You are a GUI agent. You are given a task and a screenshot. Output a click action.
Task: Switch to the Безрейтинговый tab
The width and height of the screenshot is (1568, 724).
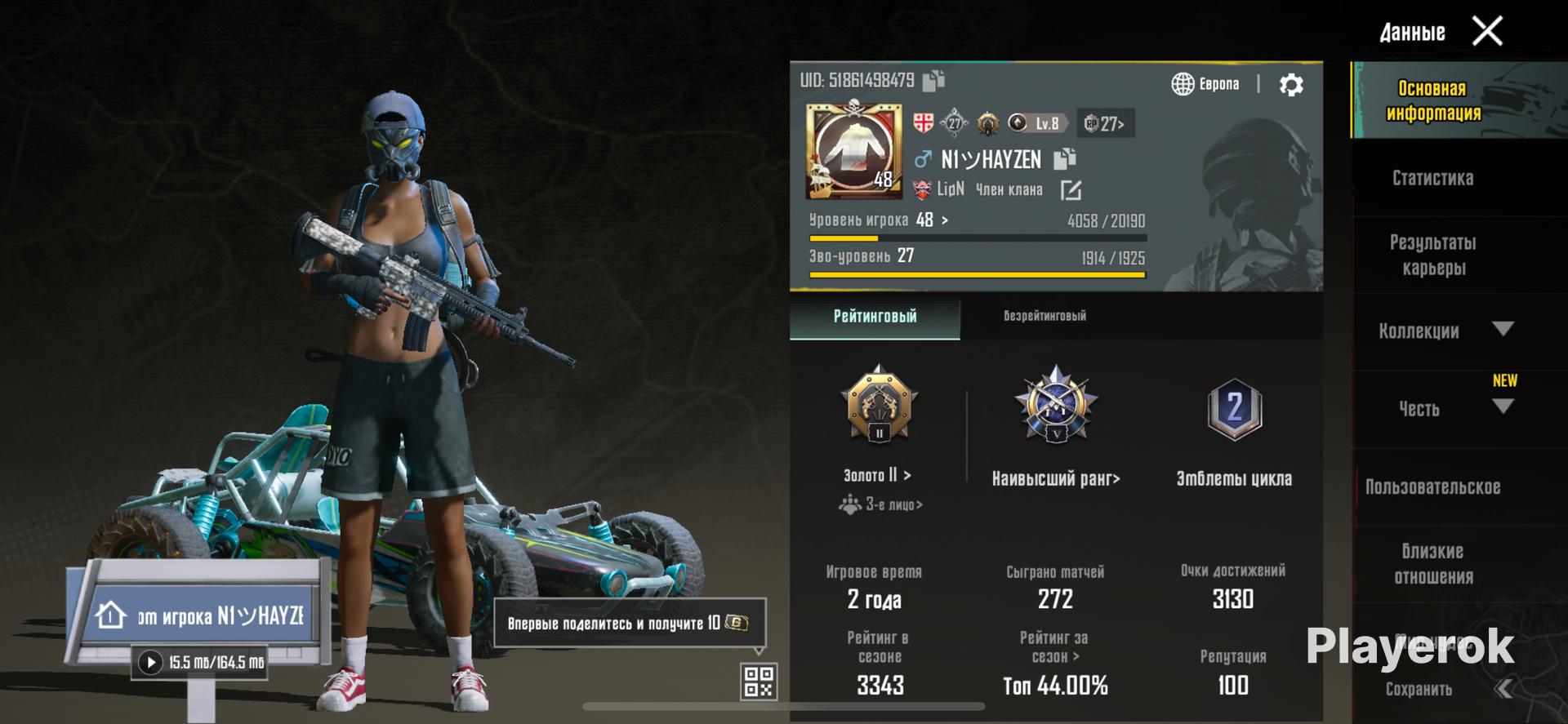tap(1045, 317)
